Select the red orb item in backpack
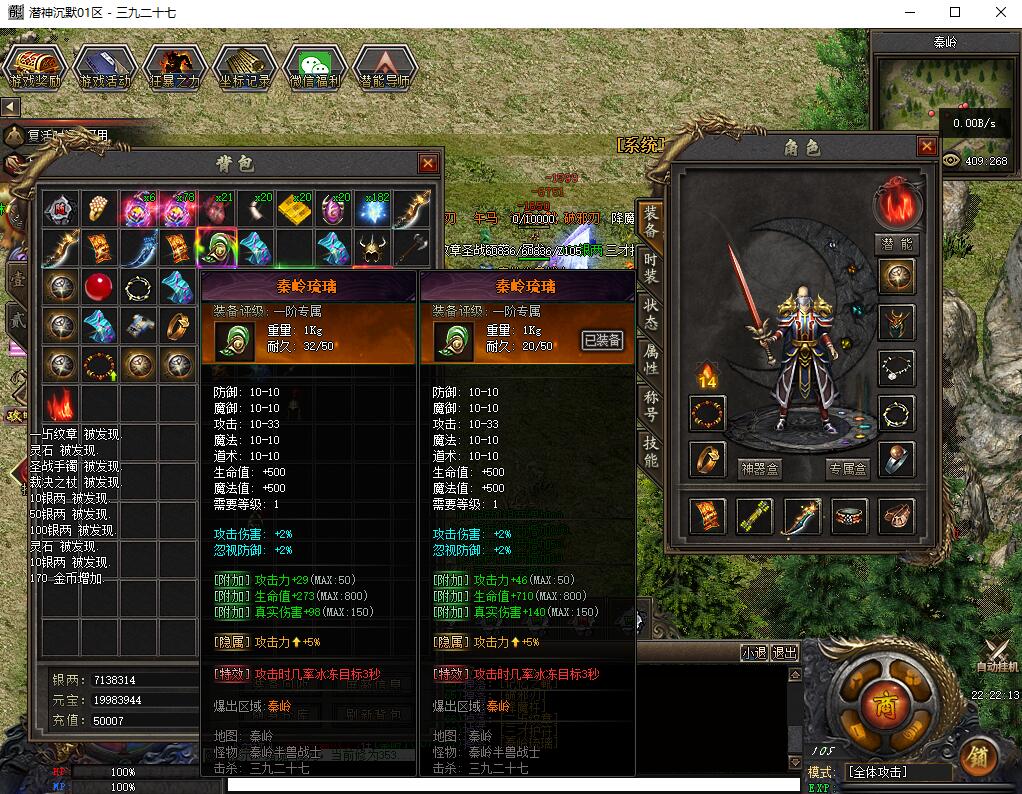Image resolution: width=1022 pixels, height=794 pixels. point(97,287)
